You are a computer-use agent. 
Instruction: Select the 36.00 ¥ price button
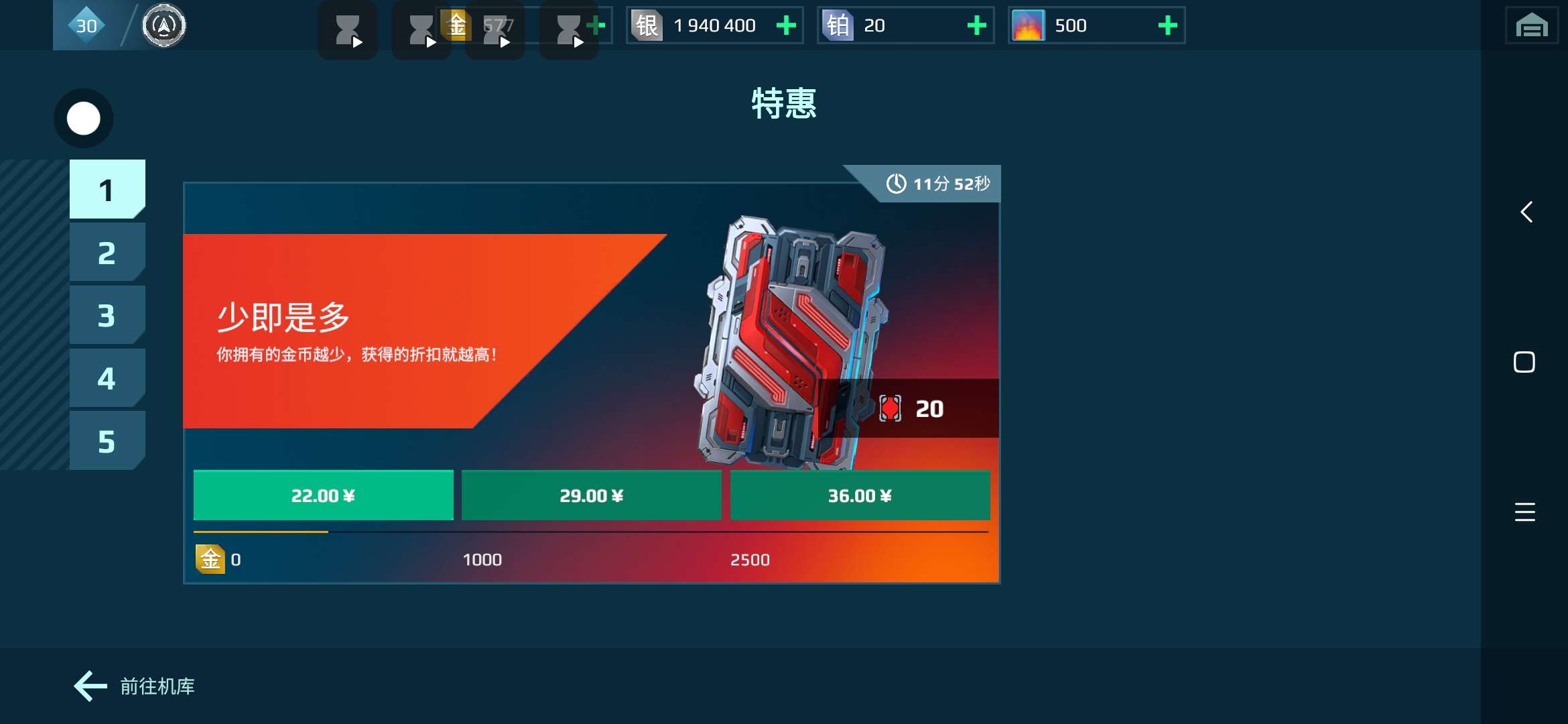tap(860, 496)
